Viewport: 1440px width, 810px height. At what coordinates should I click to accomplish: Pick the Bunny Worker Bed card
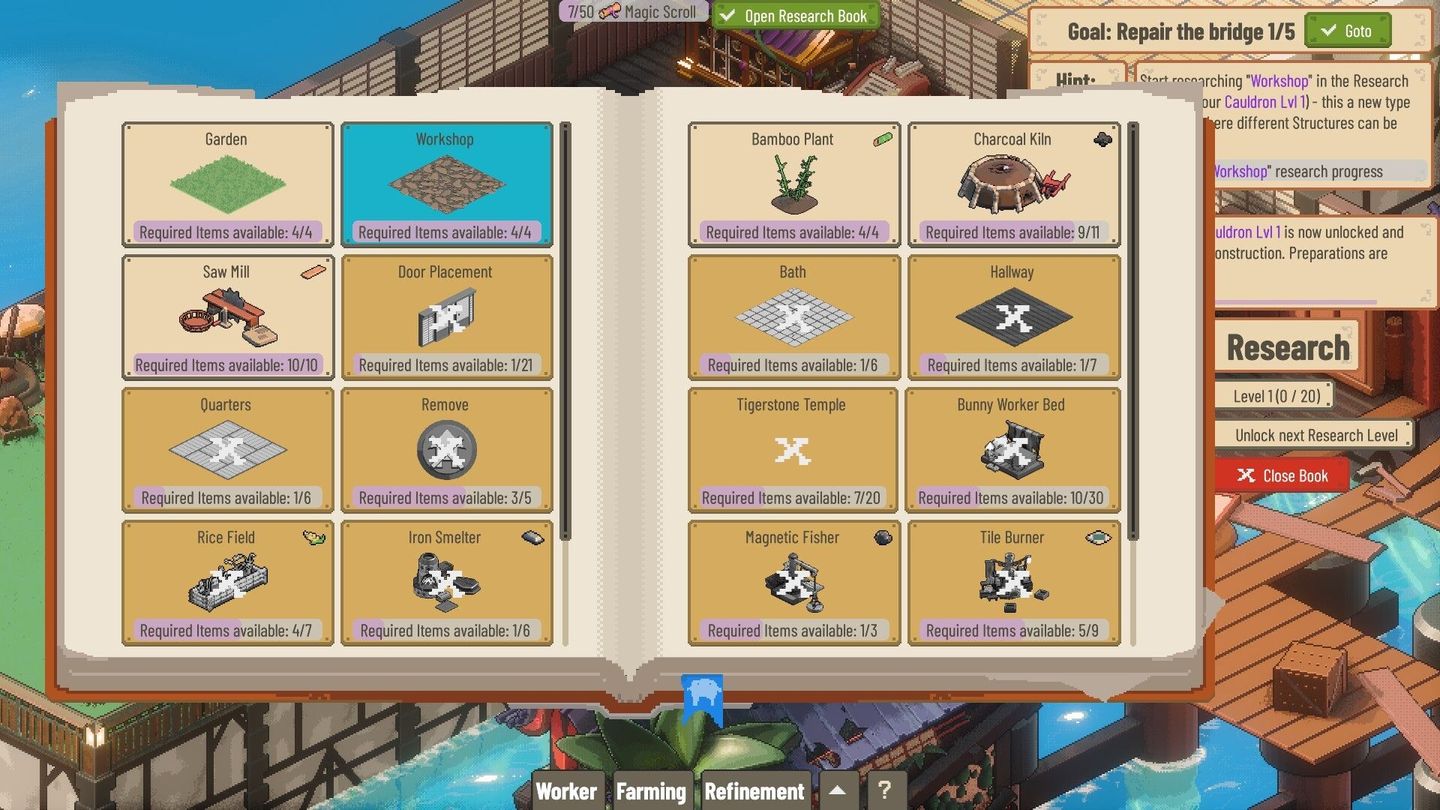[x=1013, y=449]
